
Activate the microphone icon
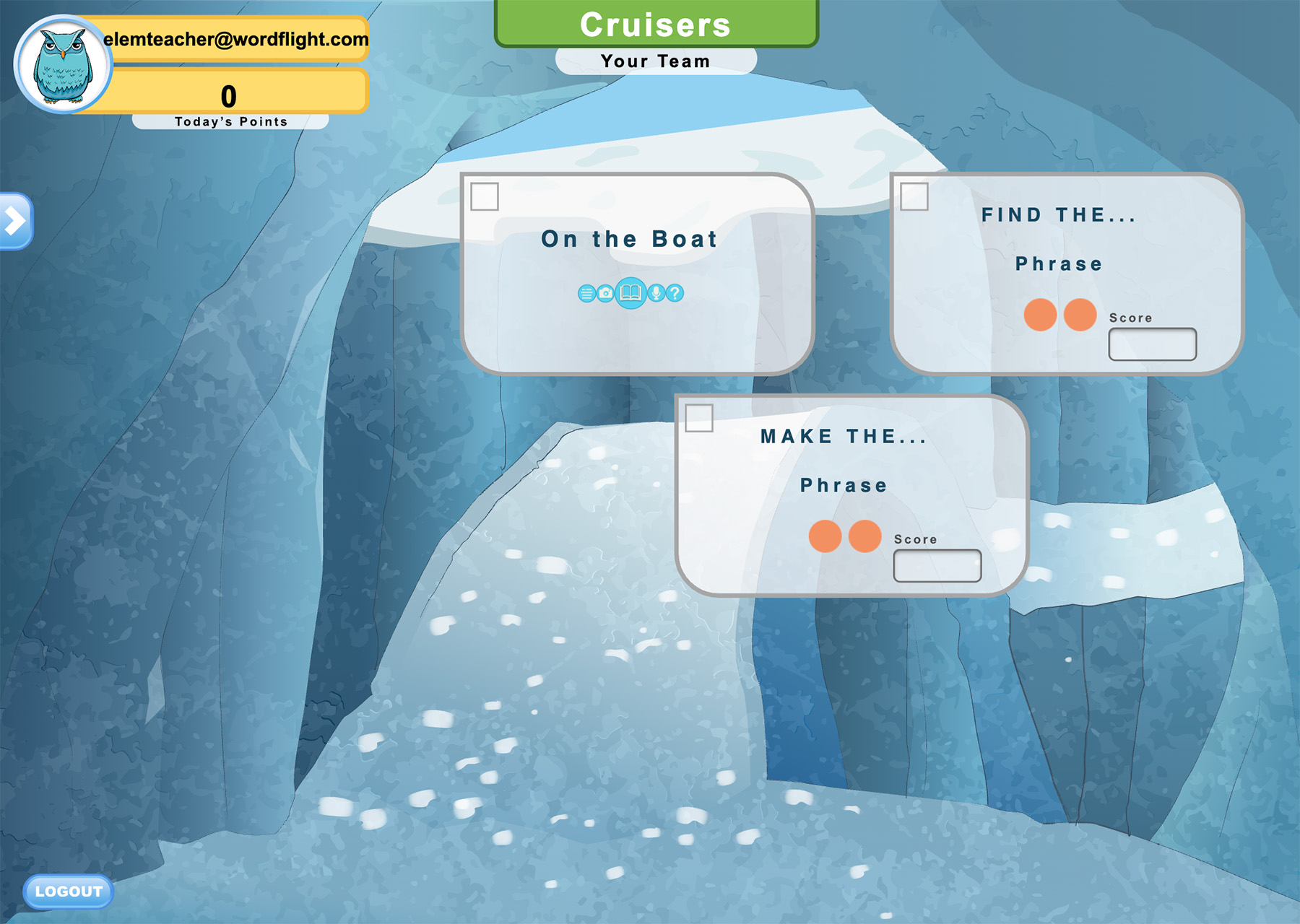(656, 293)
